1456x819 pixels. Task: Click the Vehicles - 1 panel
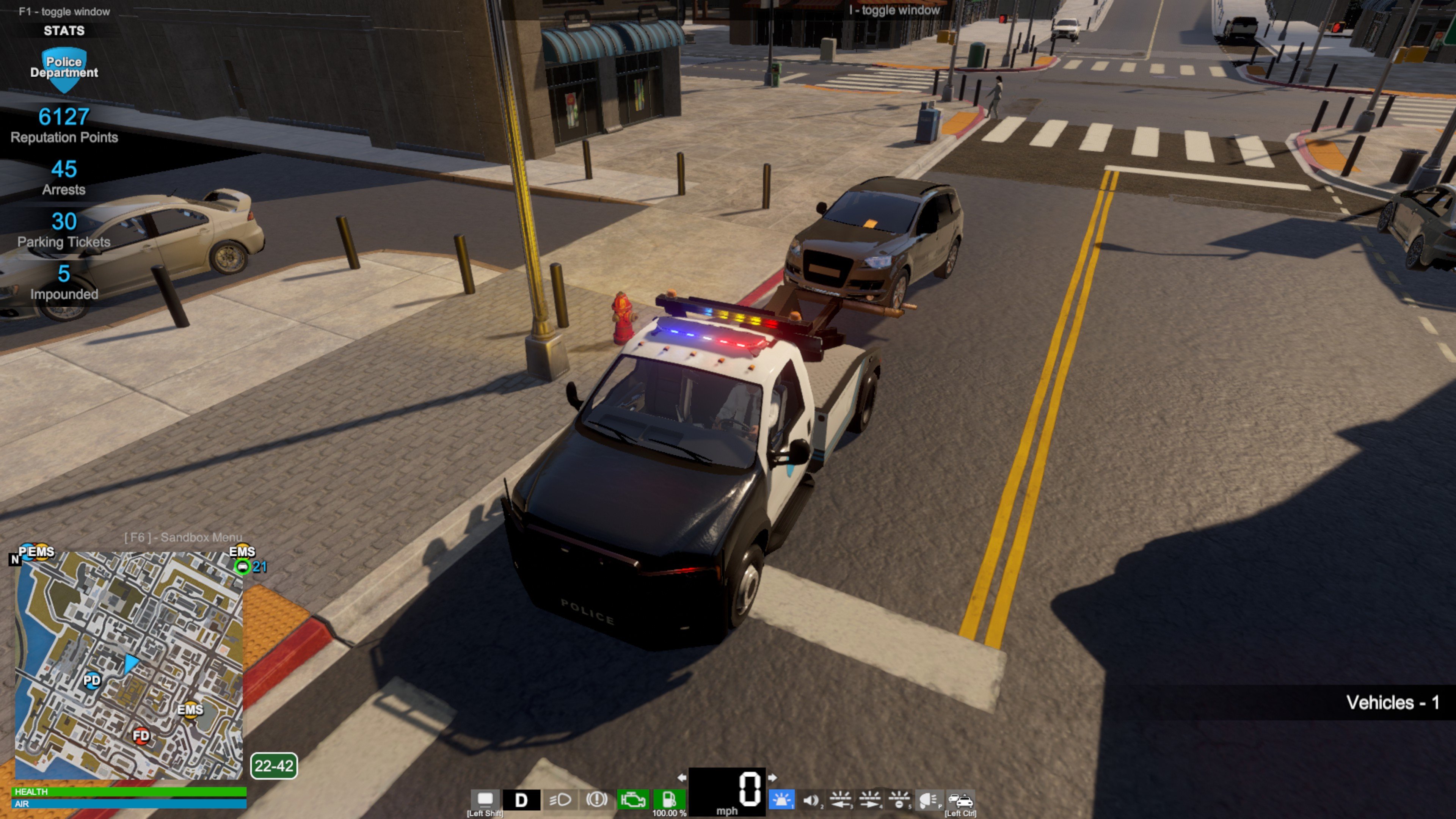click(x=1392, y=702)
